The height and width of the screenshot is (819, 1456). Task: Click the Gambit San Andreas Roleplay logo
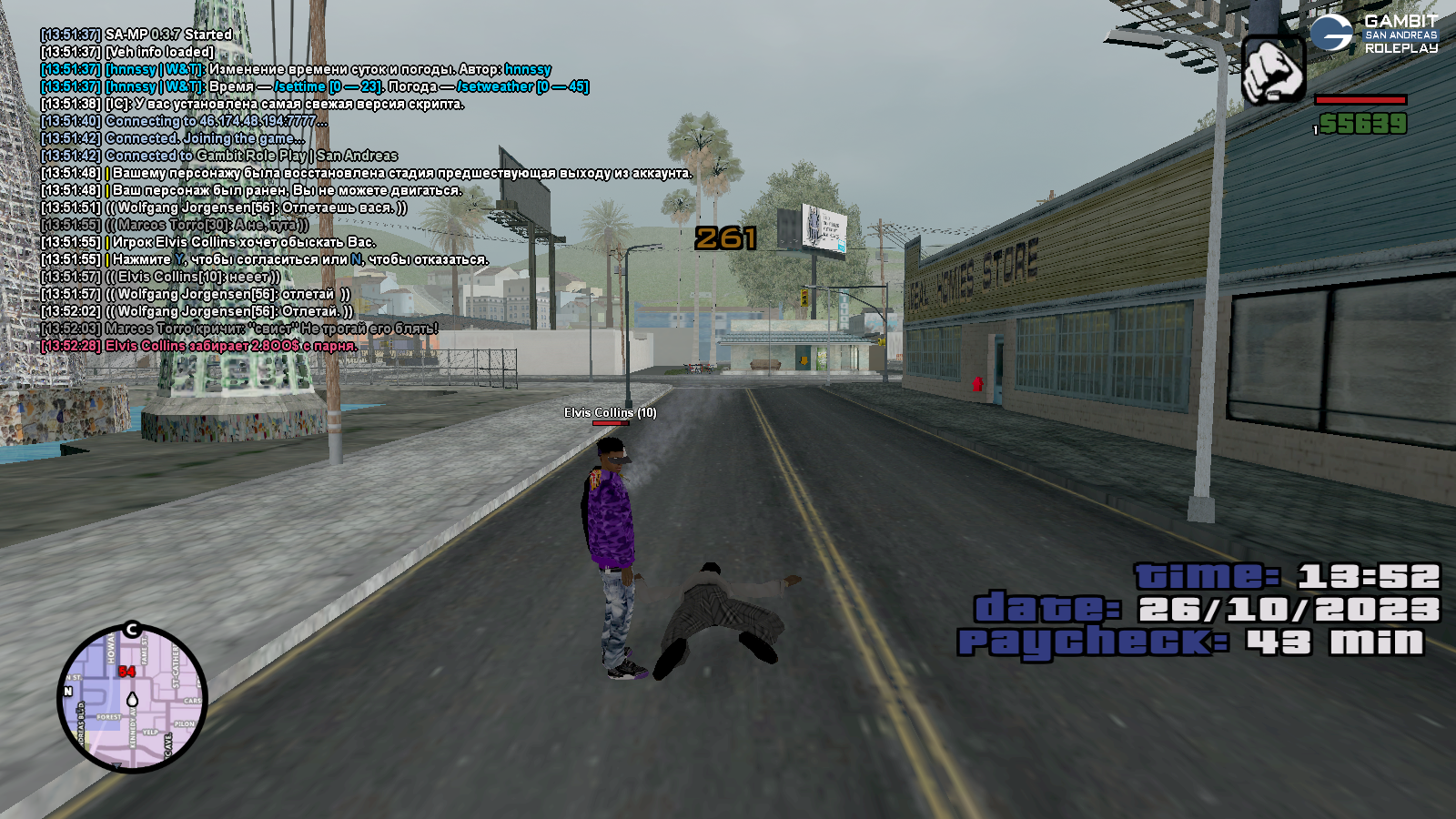[x=1374, y=34]
